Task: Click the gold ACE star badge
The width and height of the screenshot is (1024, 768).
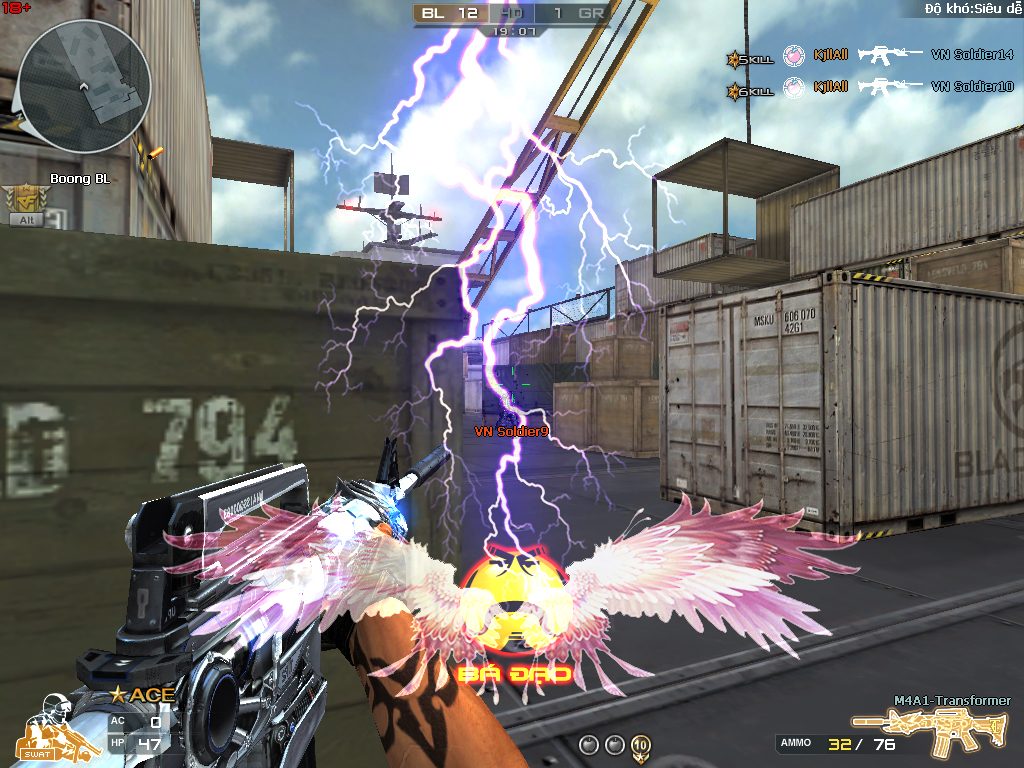Action: [x=142, y=694]
